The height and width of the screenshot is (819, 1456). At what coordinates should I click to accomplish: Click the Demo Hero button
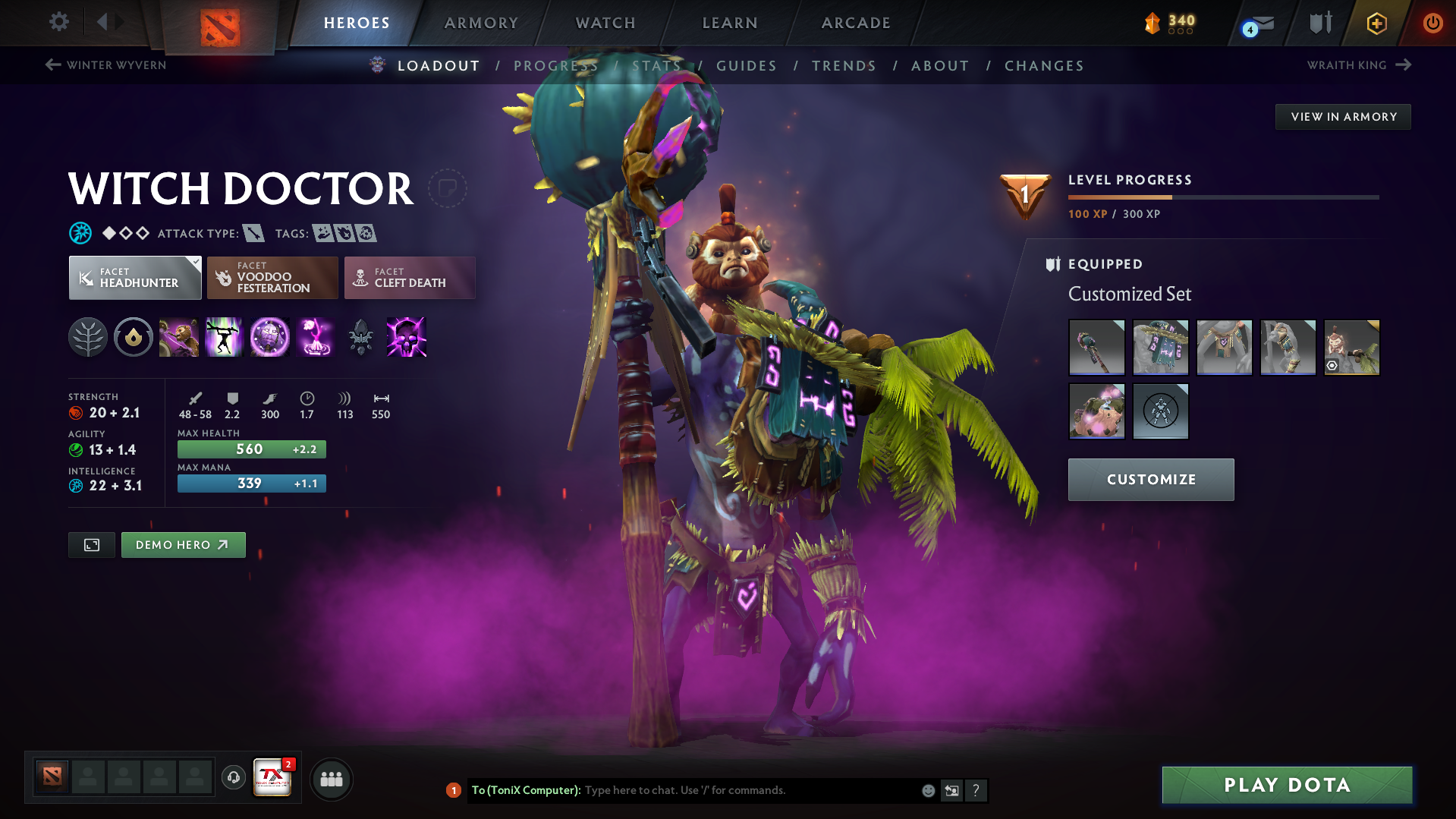click(183, 544)
